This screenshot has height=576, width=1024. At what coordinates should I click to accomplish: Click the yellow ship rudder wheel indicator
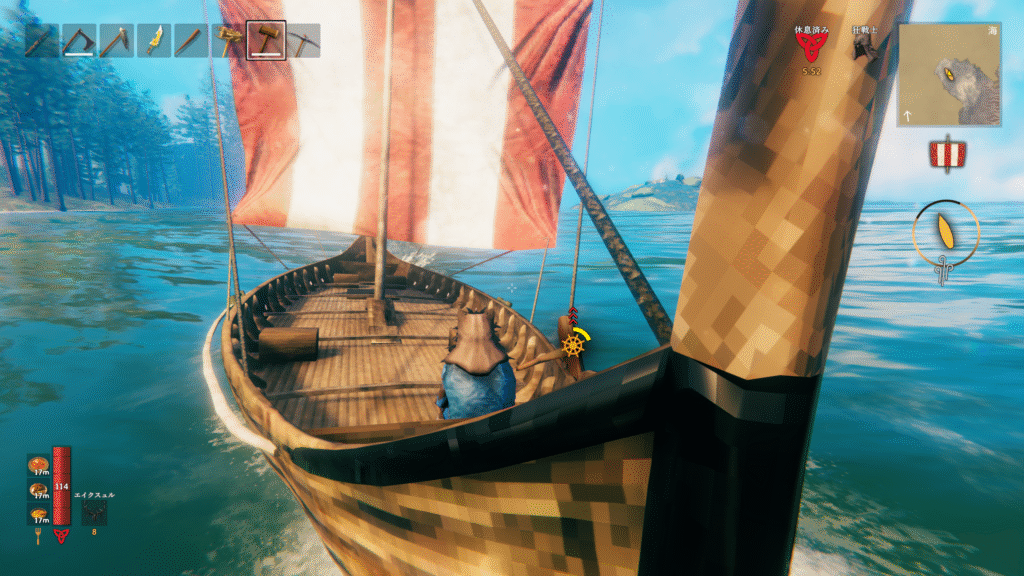point(573,345)
